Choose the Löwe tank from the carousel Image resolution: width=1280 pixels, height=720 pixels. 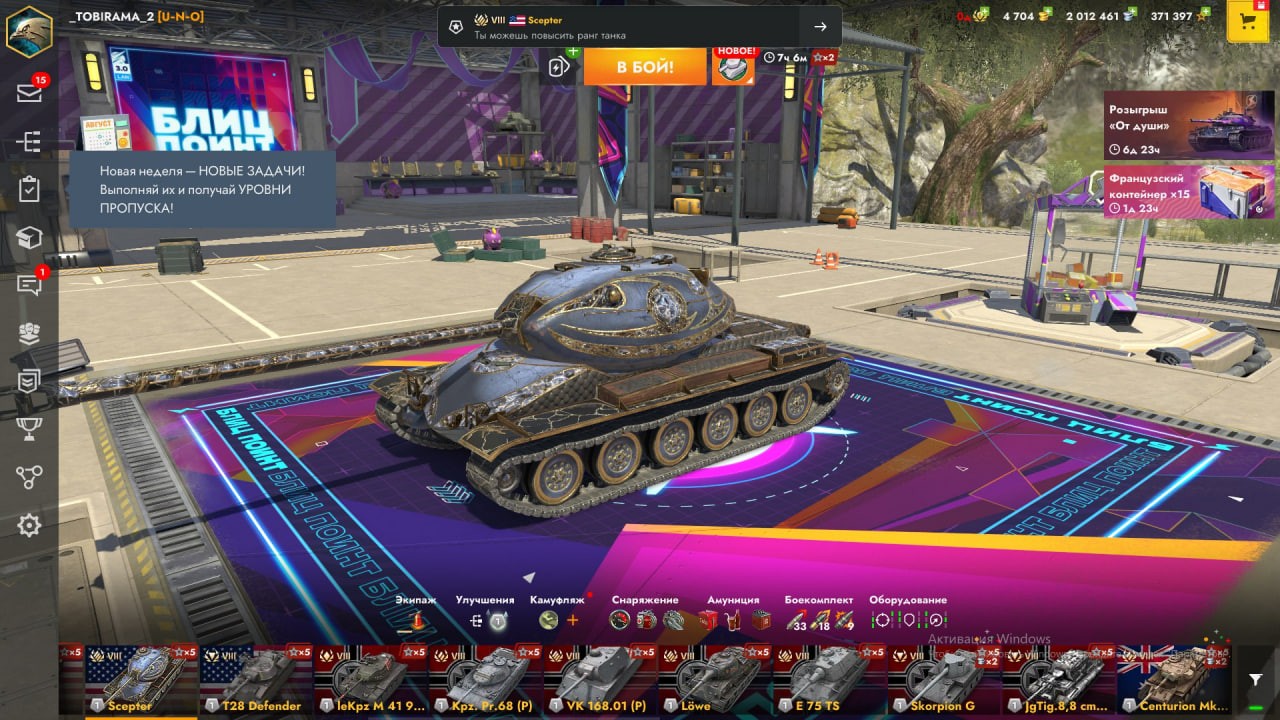click(714, 681)
